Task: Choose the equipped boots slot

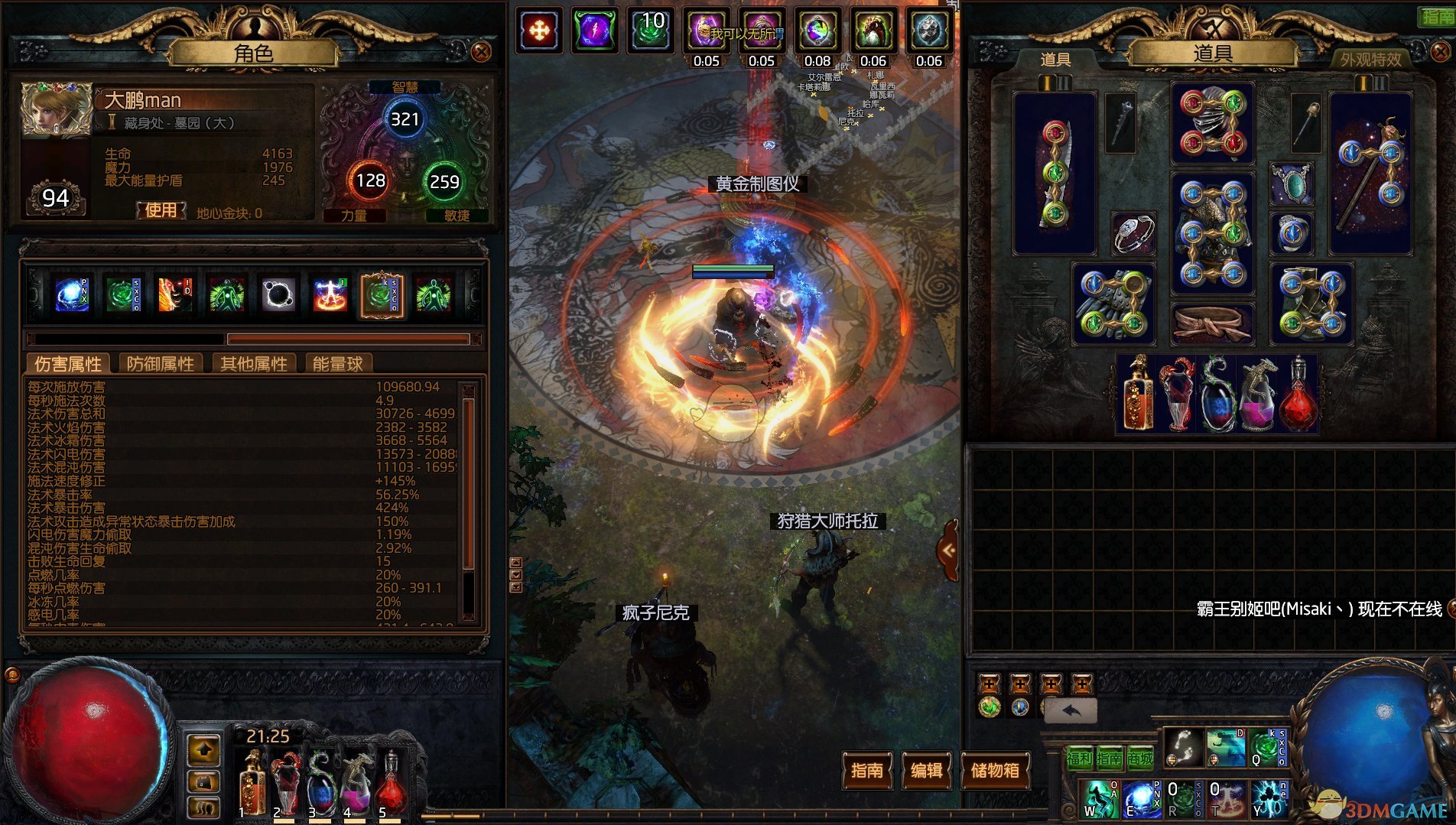Action: coord(1311,303)
